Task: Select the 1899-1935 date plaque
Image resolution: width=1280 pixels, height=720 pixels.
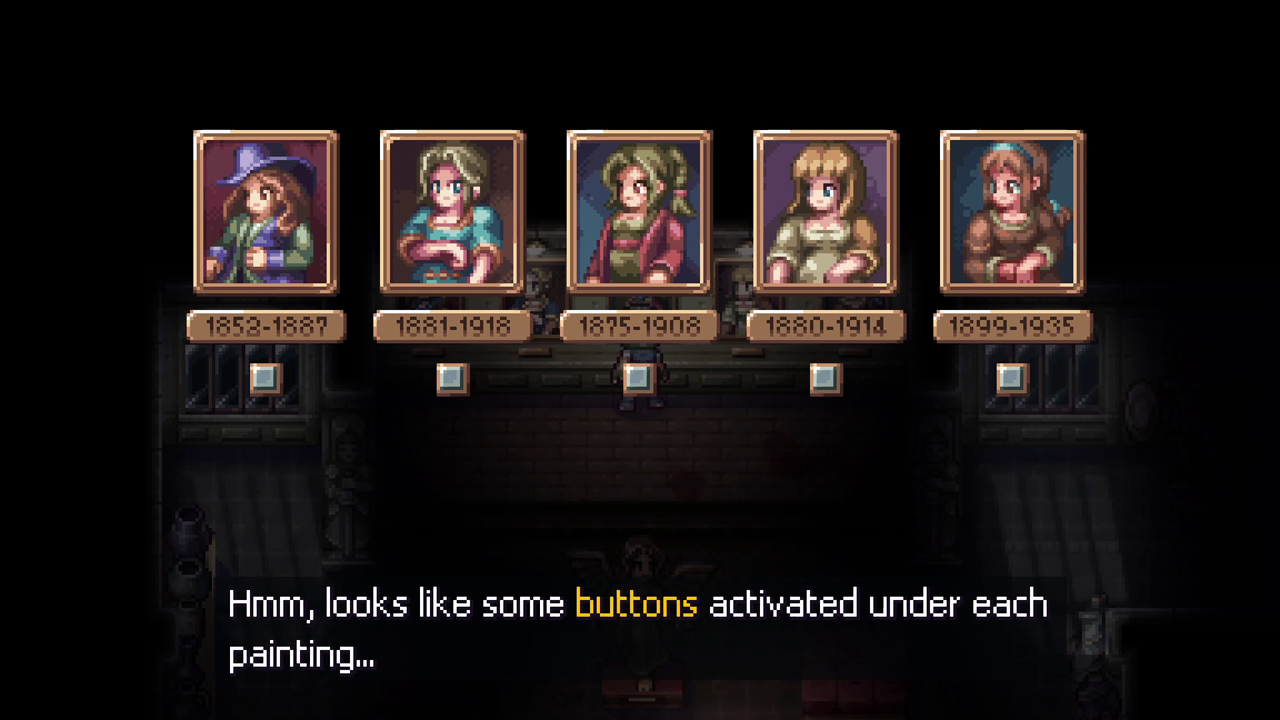Action: coord(1011,326)
